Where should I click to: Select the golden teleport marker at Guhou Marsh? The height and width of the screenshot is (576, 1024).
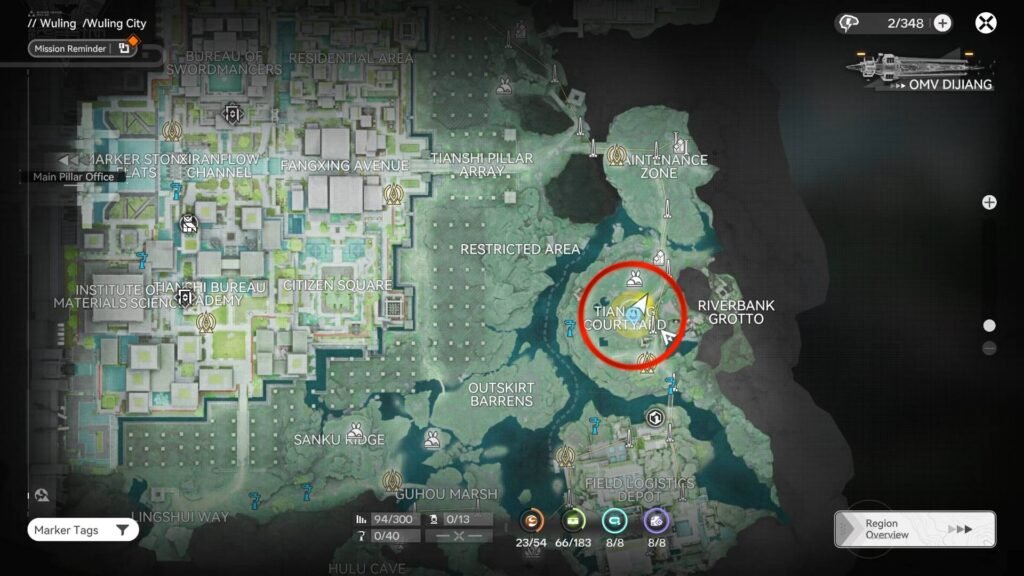point(394,480)
